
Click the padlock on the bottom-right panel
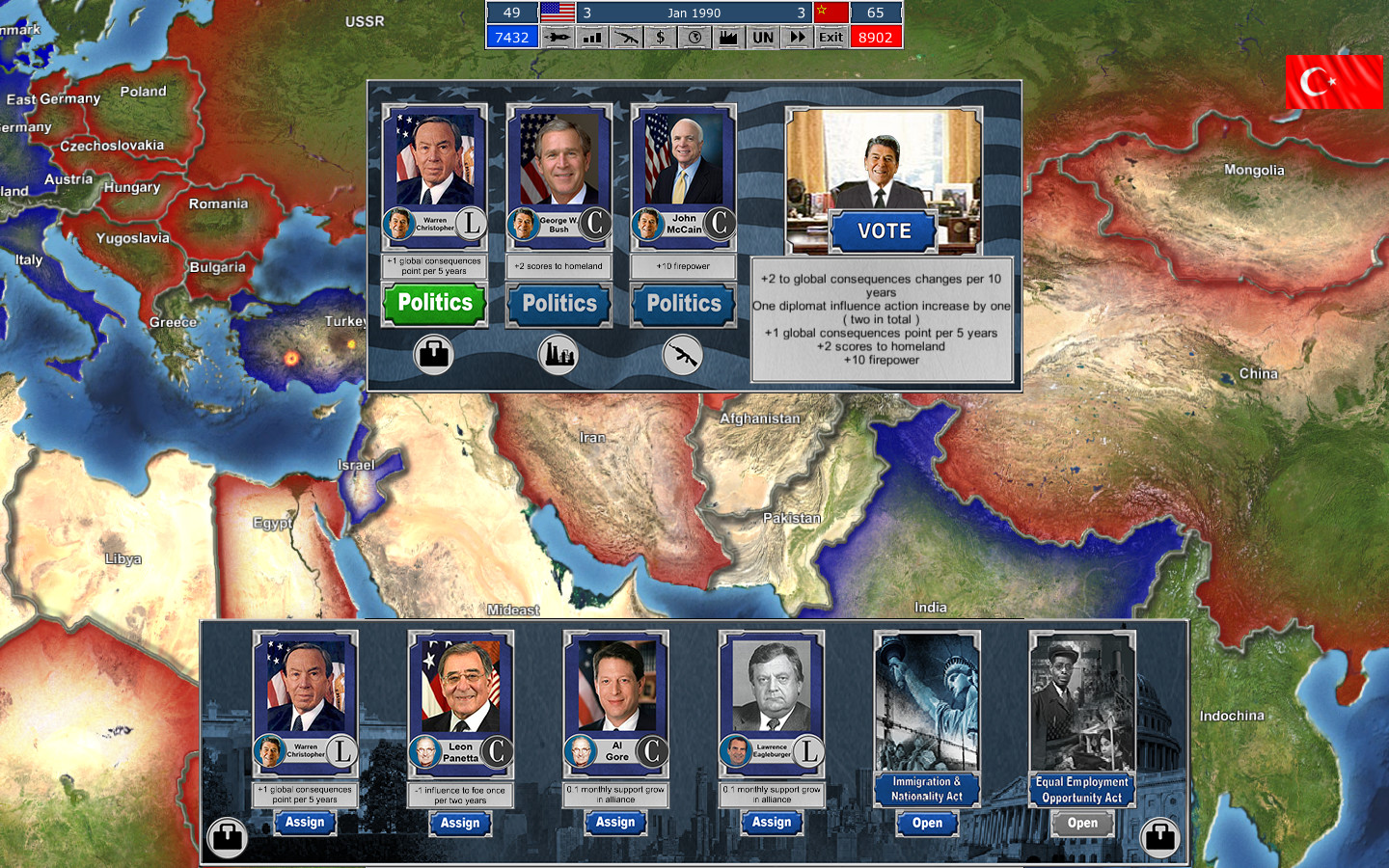1159,838
